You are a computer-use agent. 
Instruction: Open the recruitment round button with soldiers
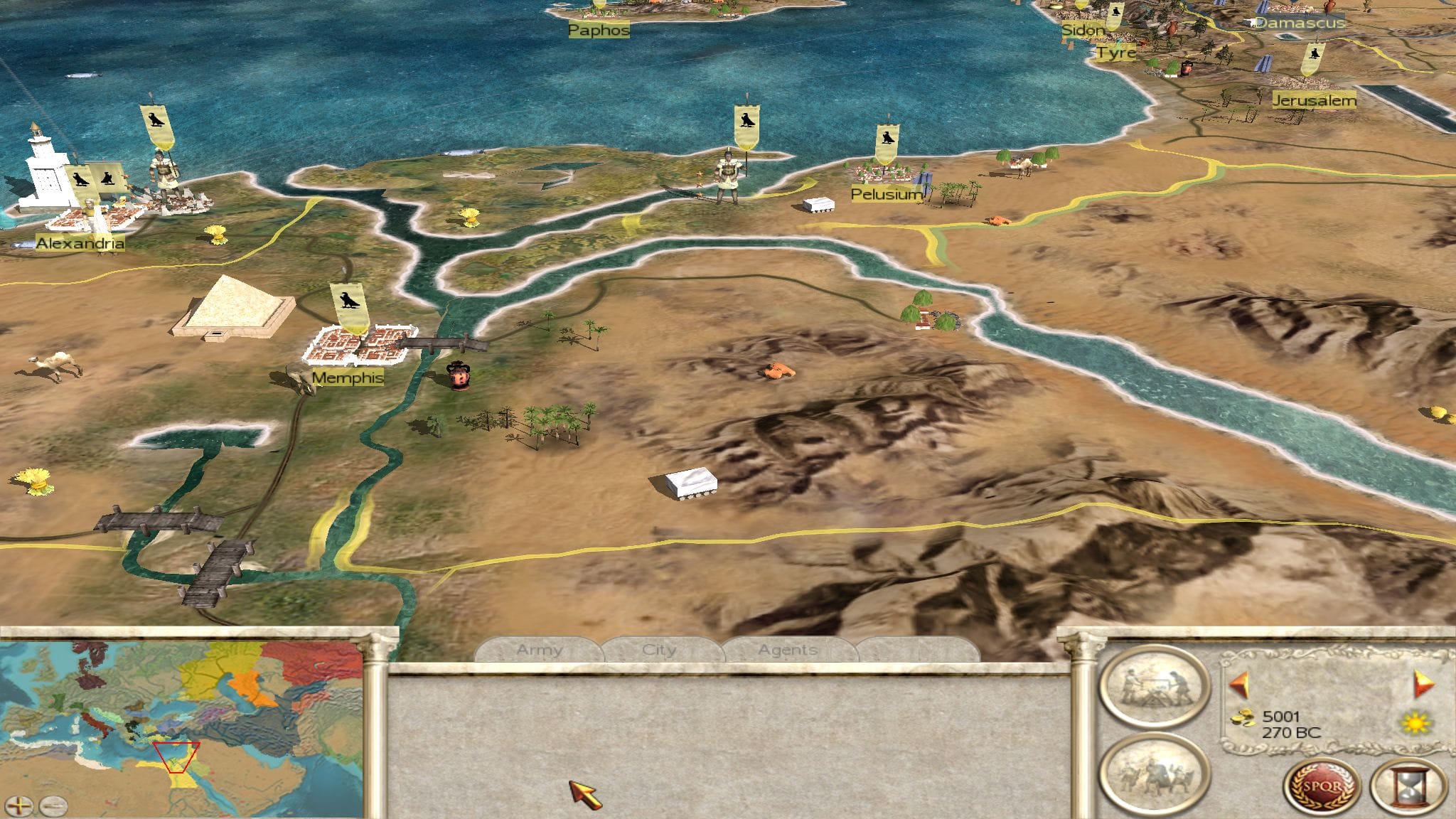[1154, 776]
